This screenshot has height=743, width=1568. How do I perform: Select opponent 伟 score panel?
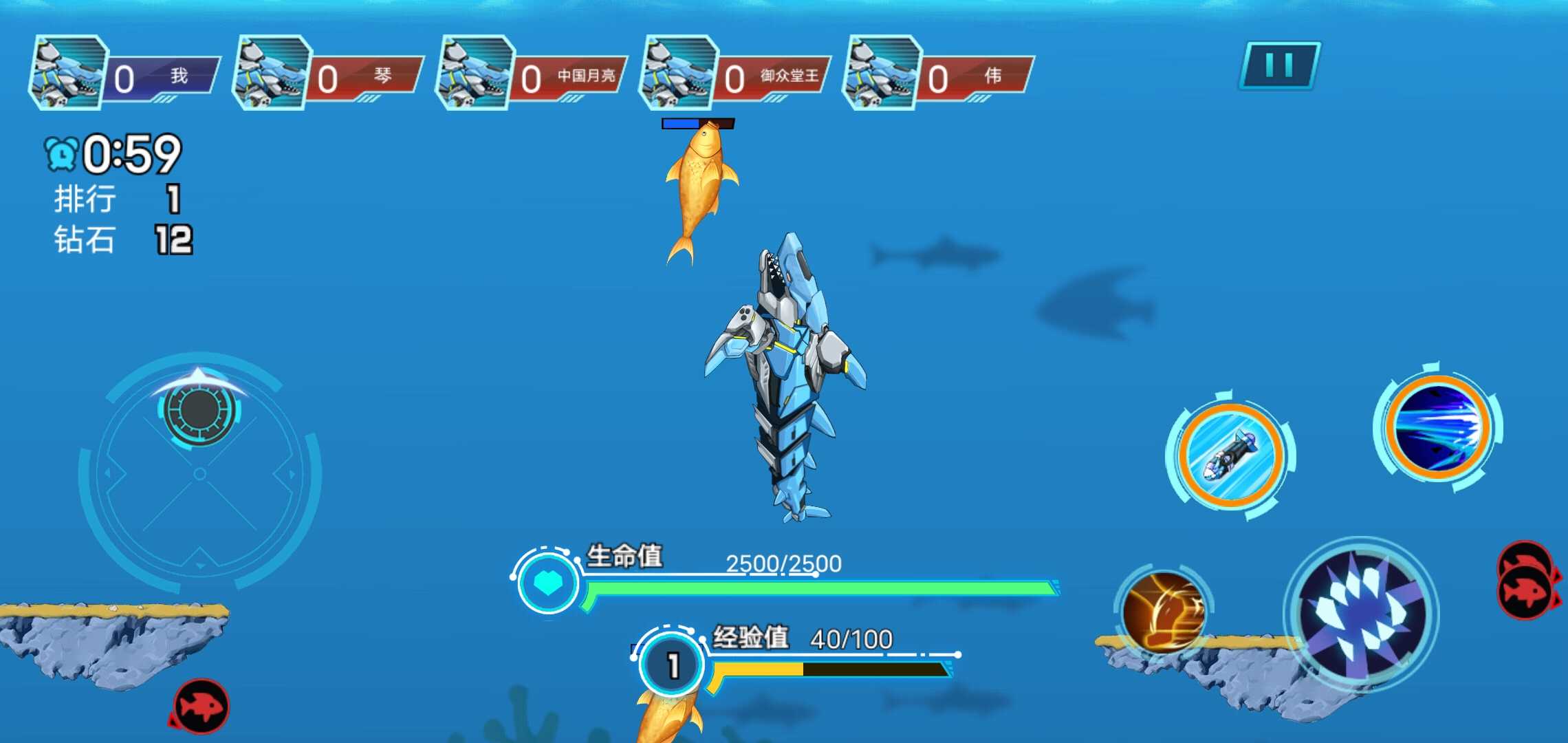point(938,74)
